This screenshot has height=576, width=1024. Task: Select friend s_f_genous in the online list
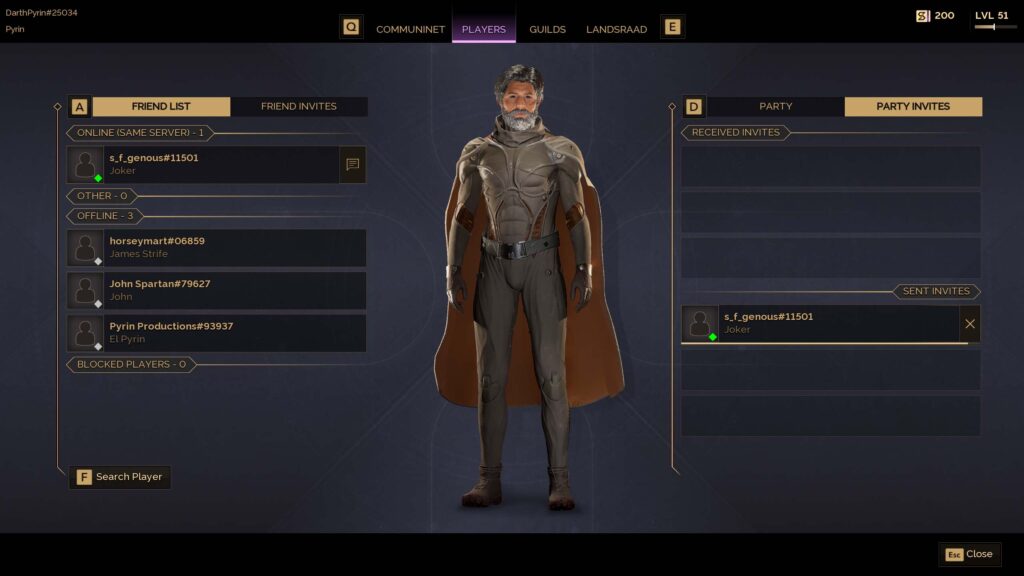tap(220, 164)
